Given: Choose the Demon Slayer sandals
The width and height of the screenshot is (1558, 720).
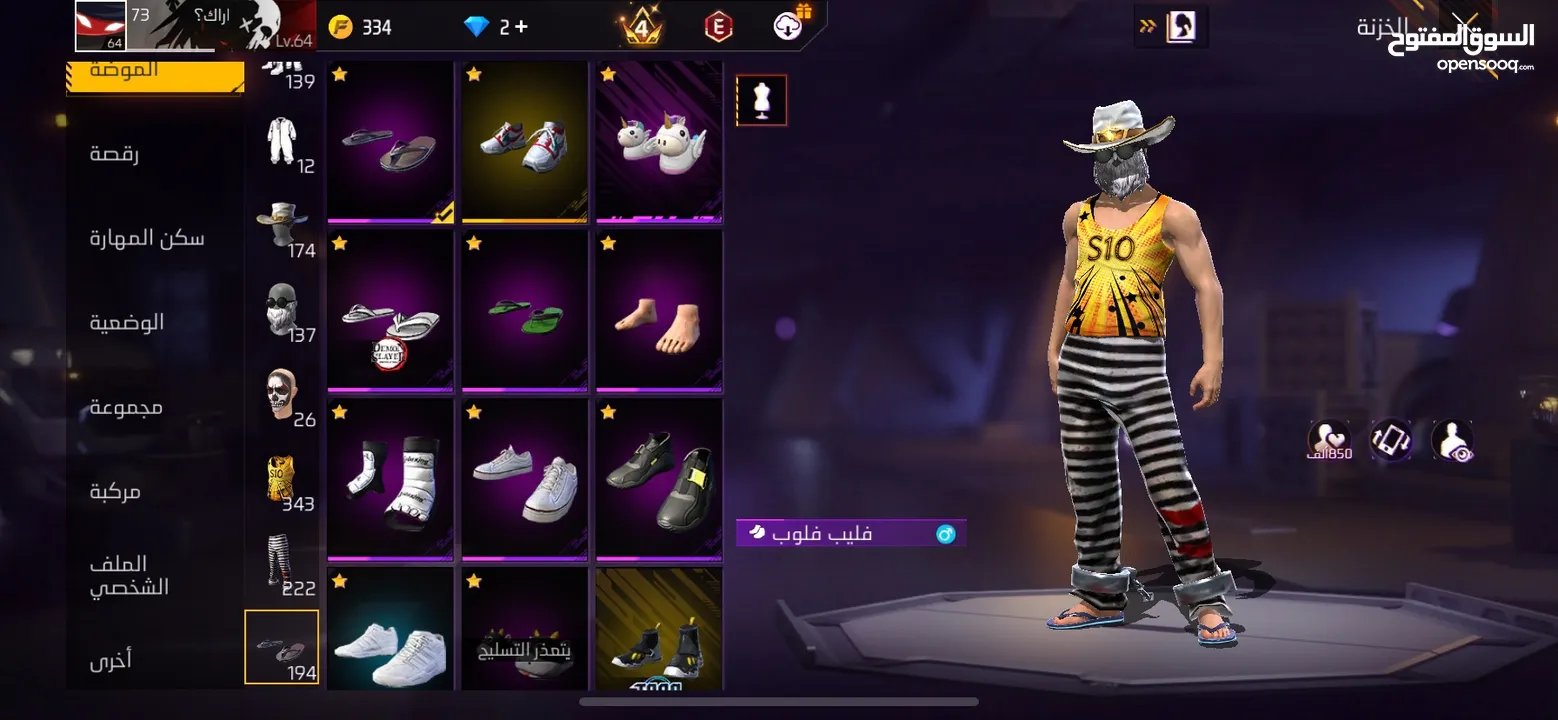Looking at the screenshot, I should coord(390,311).
